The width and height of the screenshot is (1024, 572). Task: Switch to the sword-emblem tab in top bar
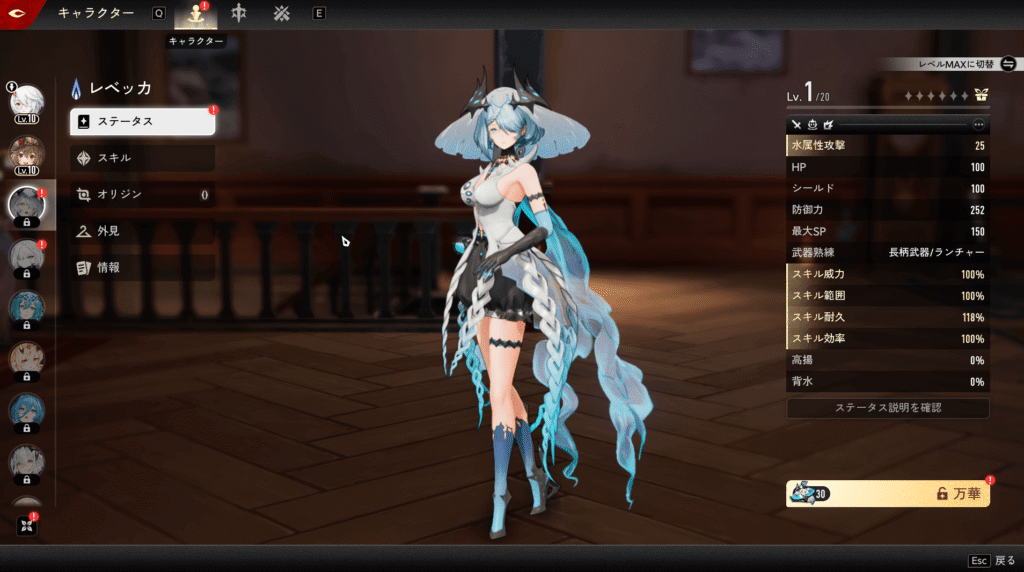click(x=239, y=14)
